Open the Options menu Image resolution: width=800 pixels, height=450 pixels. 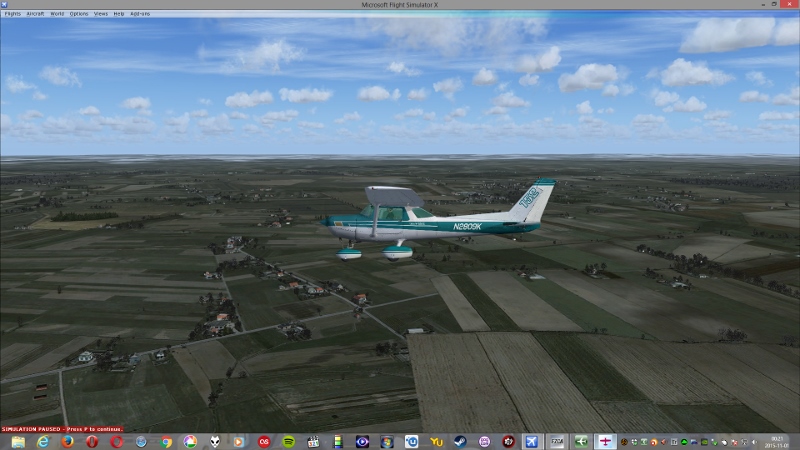79,14
